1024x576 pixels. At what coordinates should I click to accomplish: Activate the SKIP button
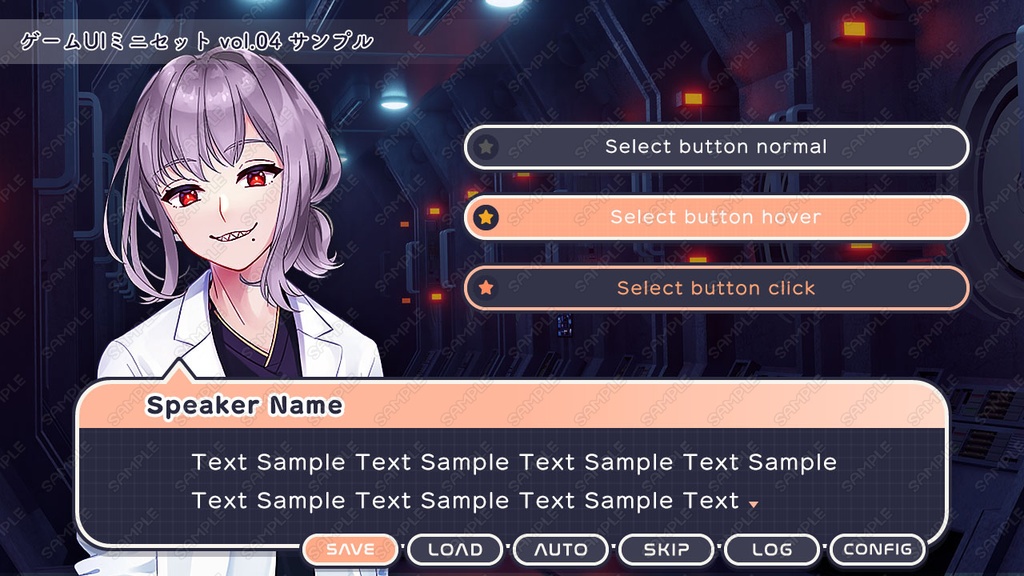pos(666,550)
